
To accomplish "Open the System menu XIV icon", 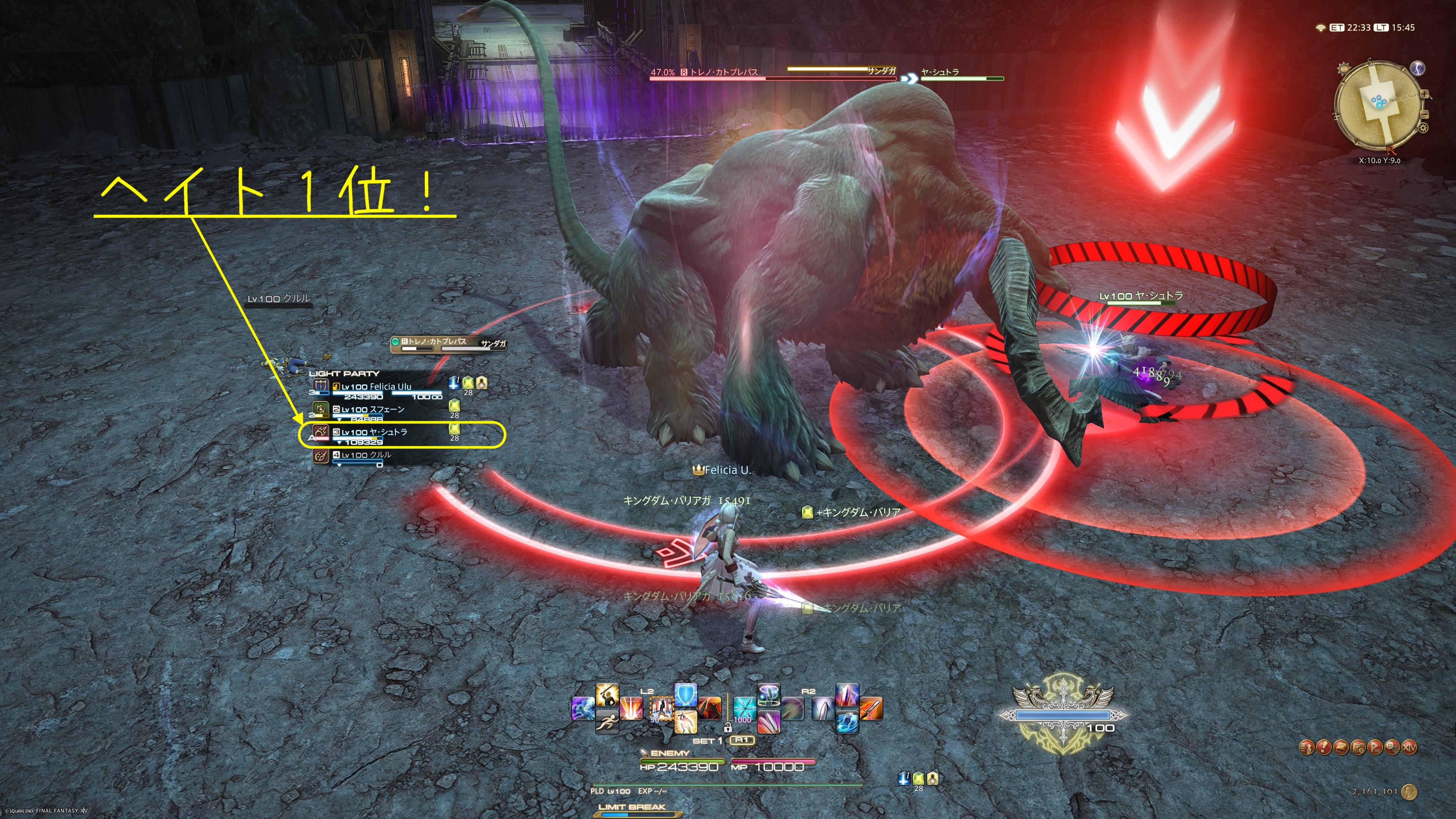I will pos(1410,747).
